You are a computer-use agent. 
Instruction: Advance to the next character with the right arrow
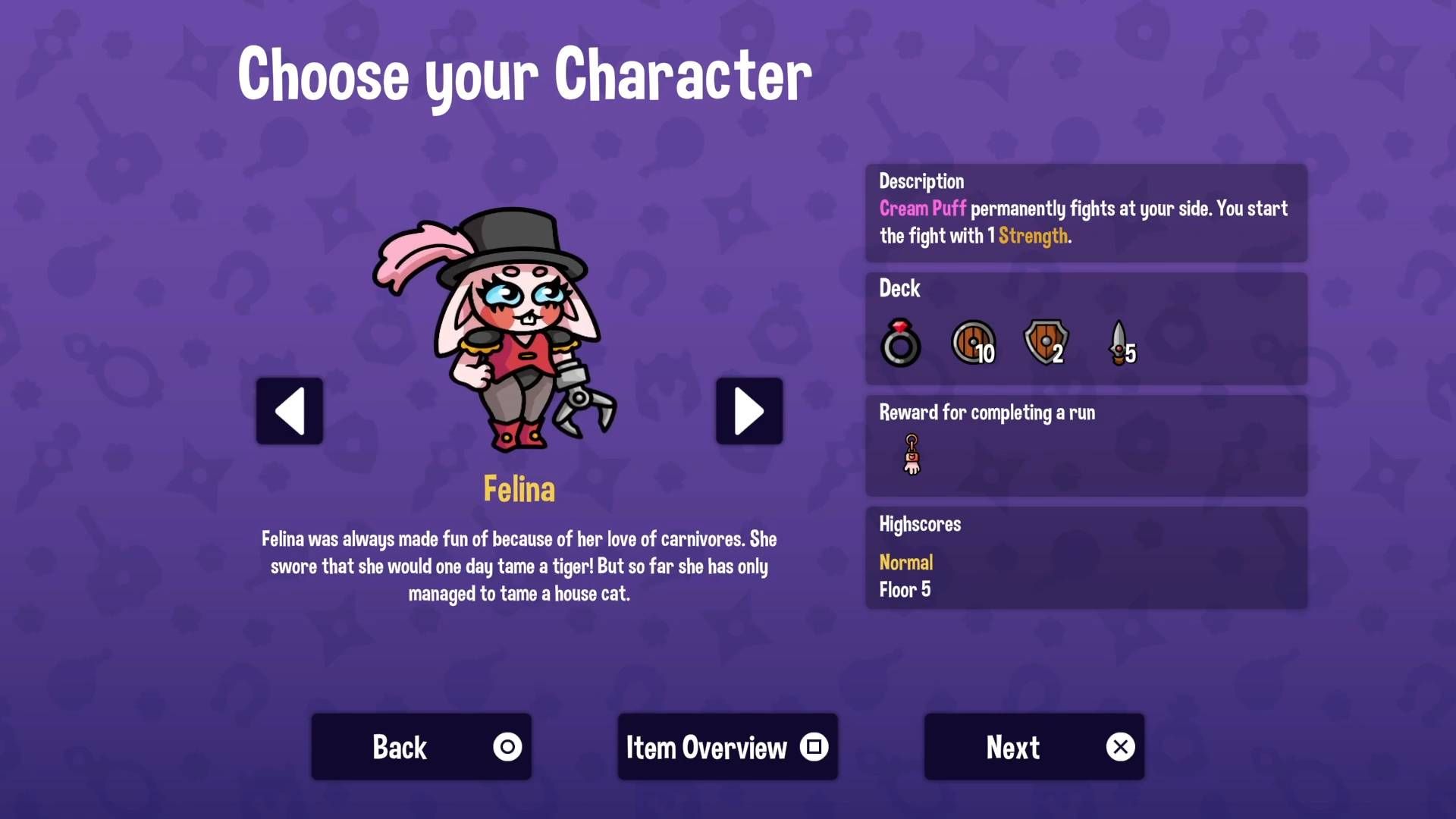(748, 410)
